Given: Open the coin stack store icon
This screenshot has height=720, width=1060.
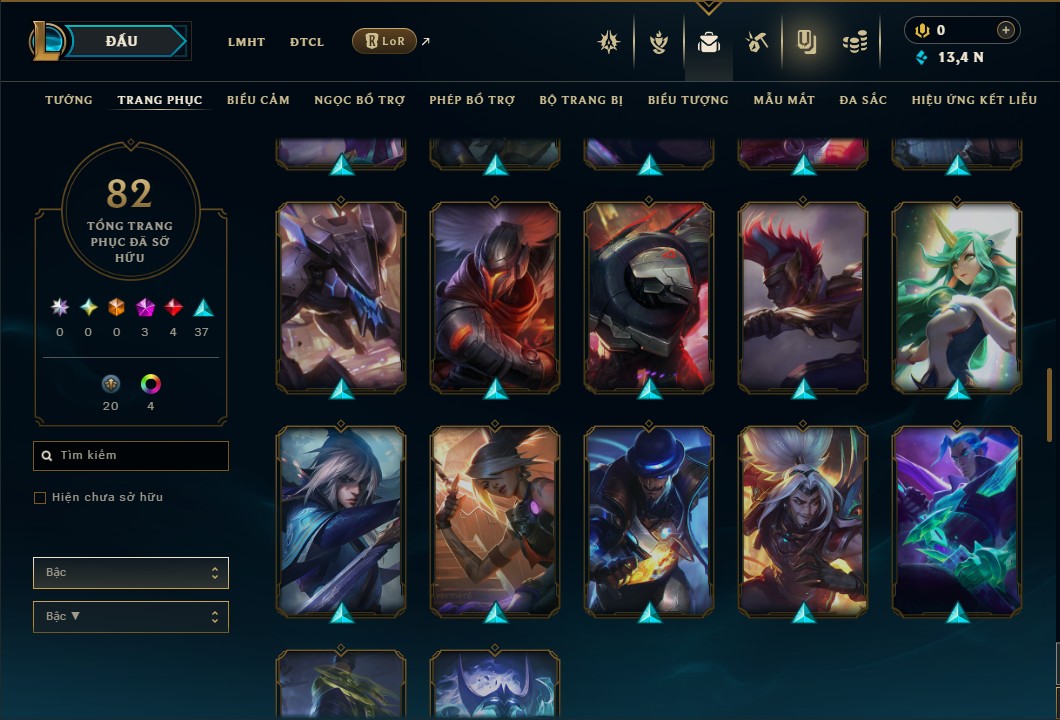Looking at the screenshot, I should (854, 42).
